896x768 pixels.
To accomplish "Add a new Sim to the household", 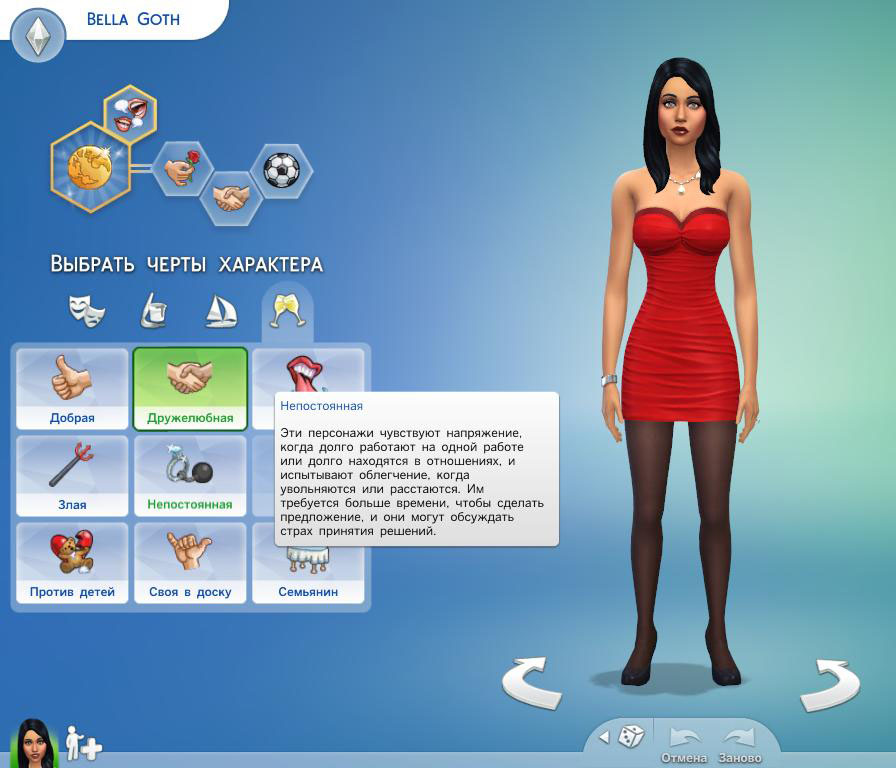I will (84, 744).
